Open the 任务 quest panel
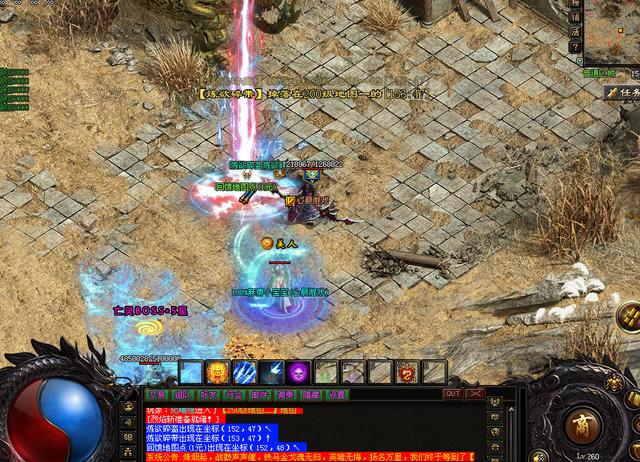This screenshot has width=640, height=462. click(622, 91)
